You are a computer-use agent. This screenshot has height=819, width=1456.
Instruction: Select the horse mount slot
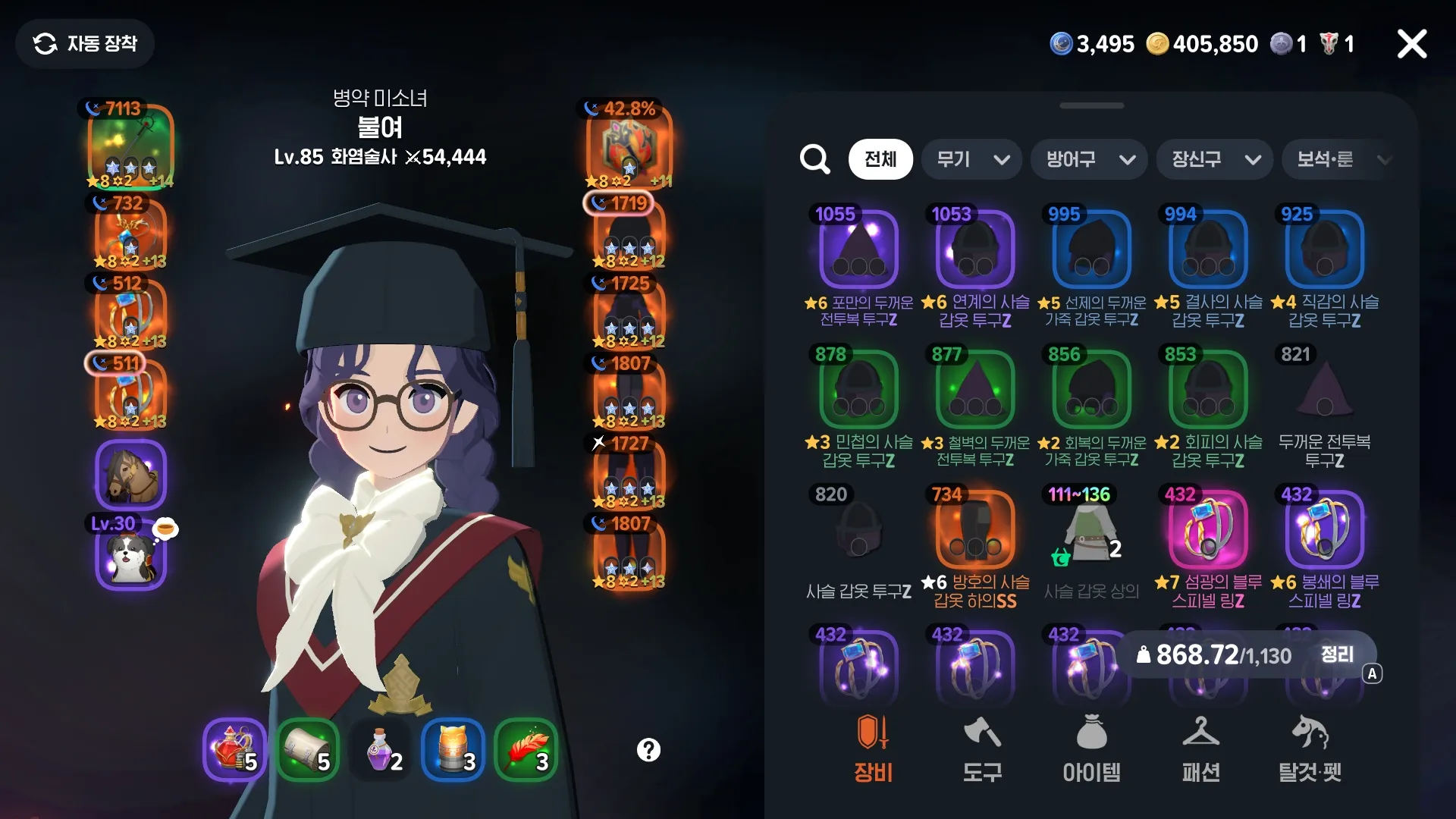(130, 475)
